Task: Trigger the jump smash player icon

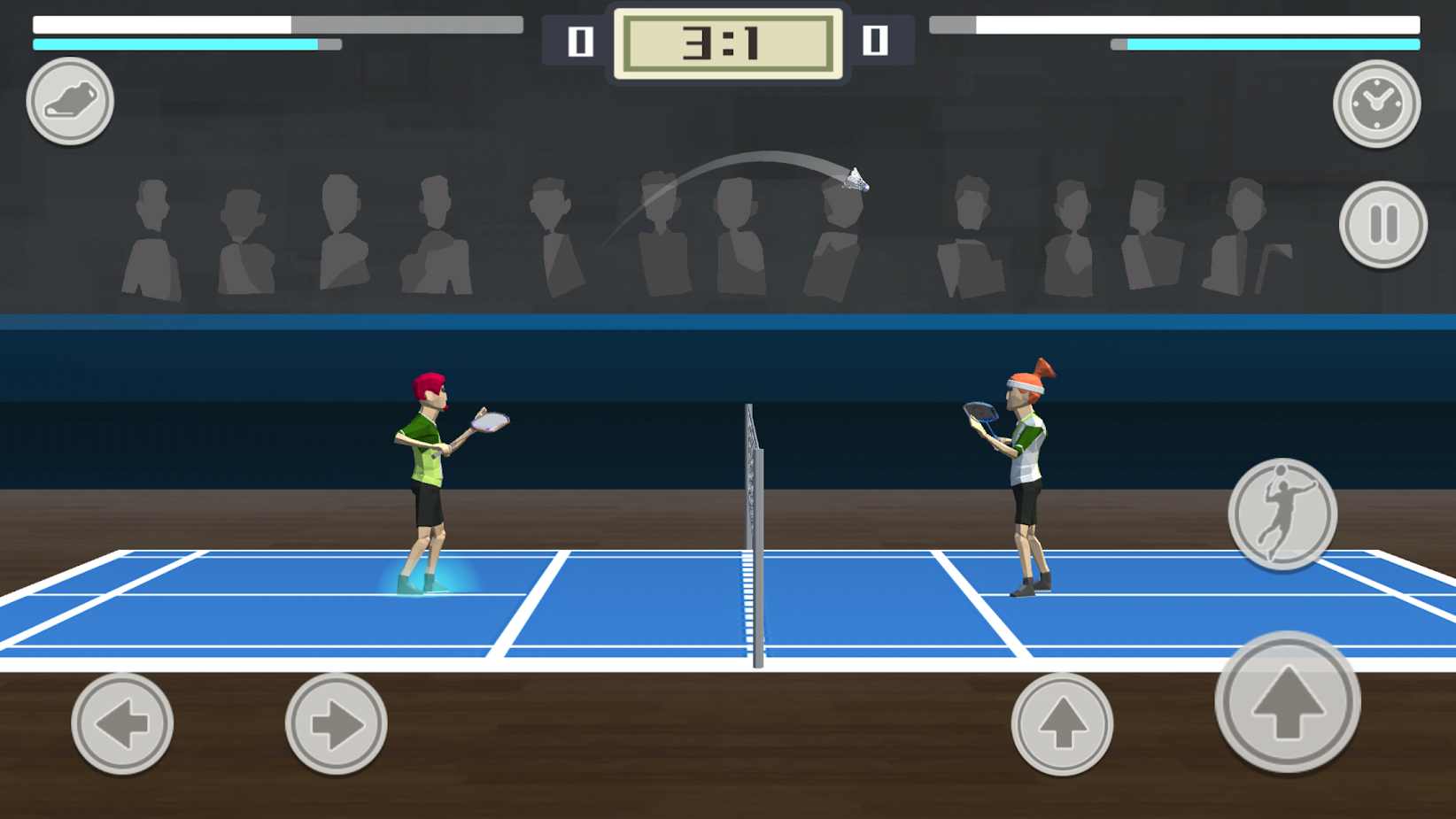Action: click(1282, 514)
